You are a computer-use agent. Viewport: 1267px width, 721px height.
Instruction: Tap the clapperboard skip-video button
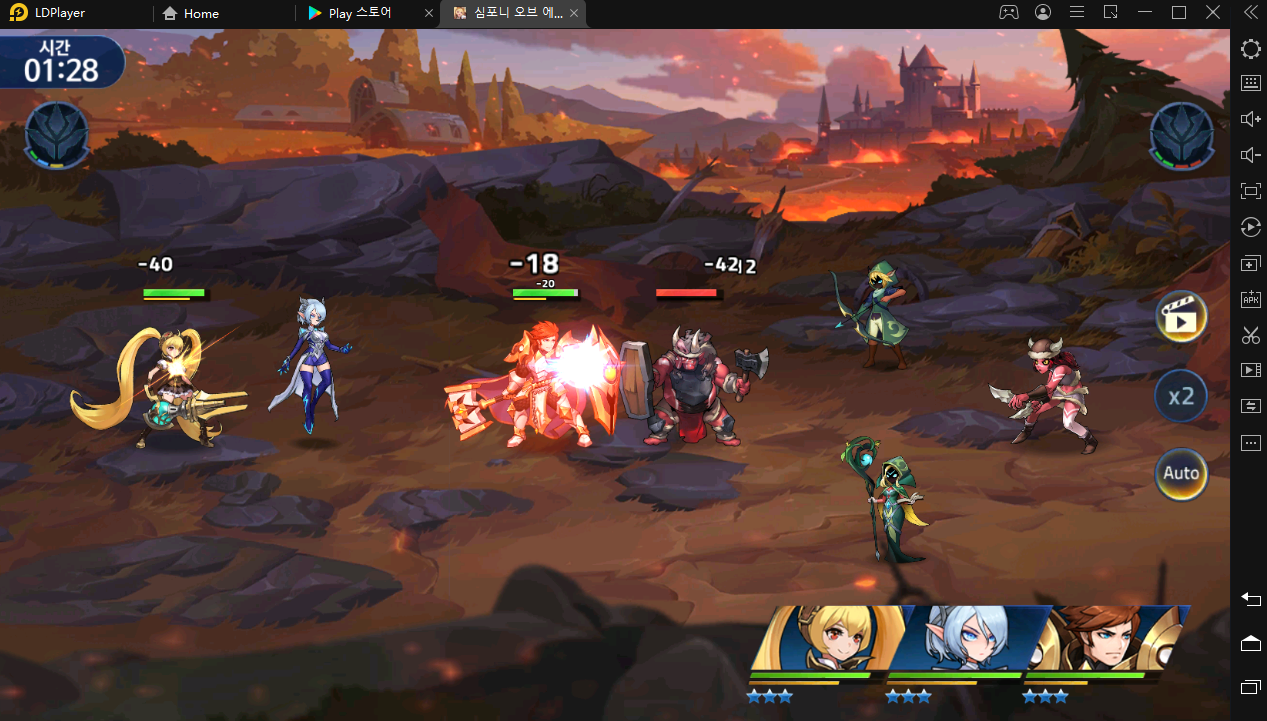point(1181,318)
